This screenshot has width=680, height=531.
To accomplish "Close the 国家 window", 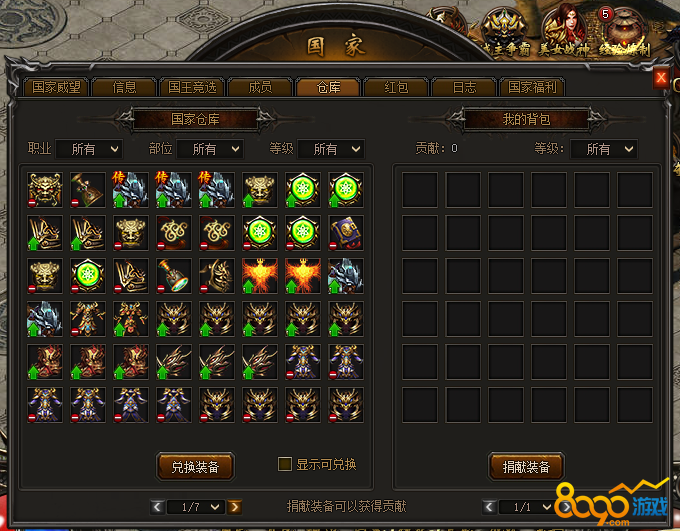I will pos(661,78).
